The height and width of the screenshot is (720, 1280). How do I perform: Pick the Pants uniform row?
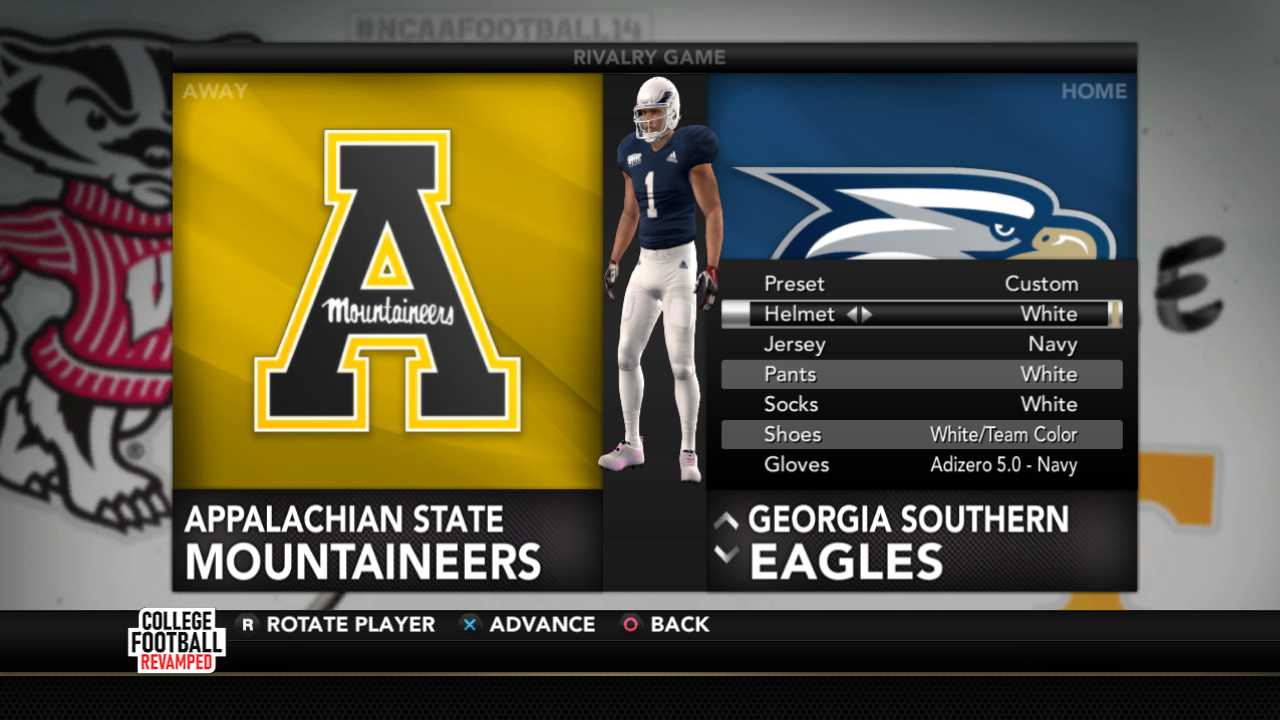click(920, 374)
